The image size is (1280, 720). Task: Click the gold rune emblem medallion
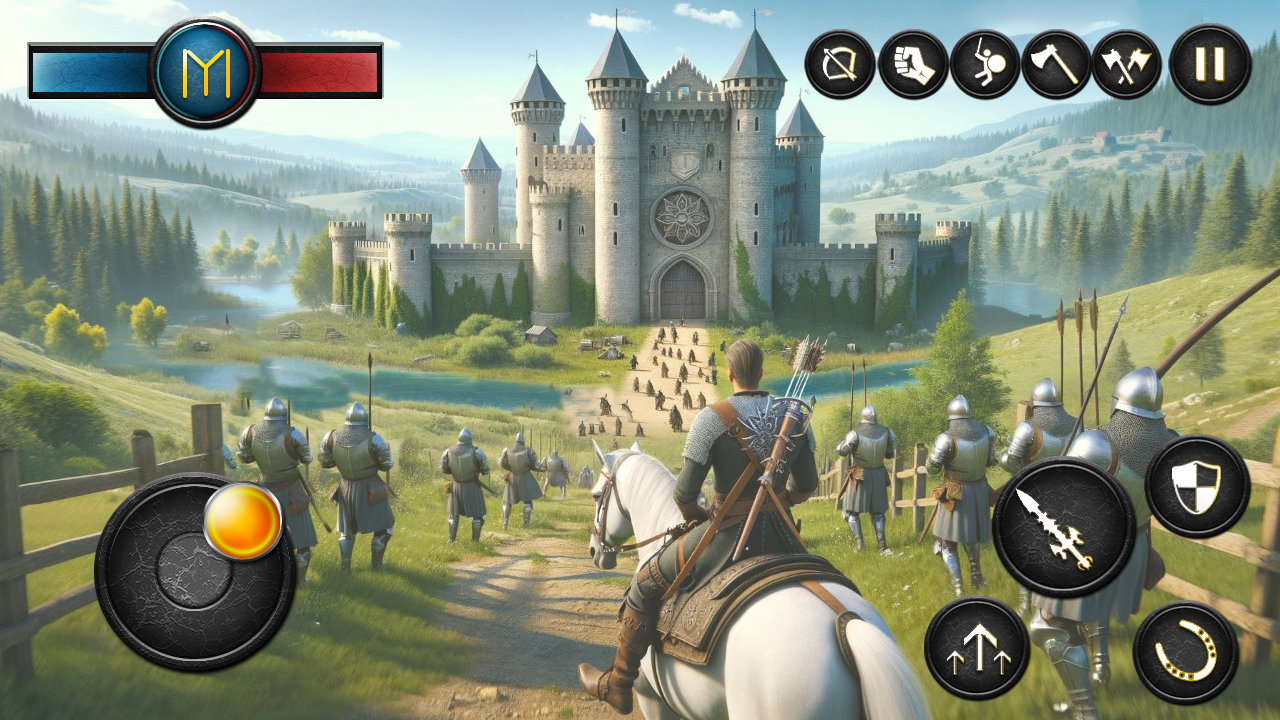[x=205, y=72]
